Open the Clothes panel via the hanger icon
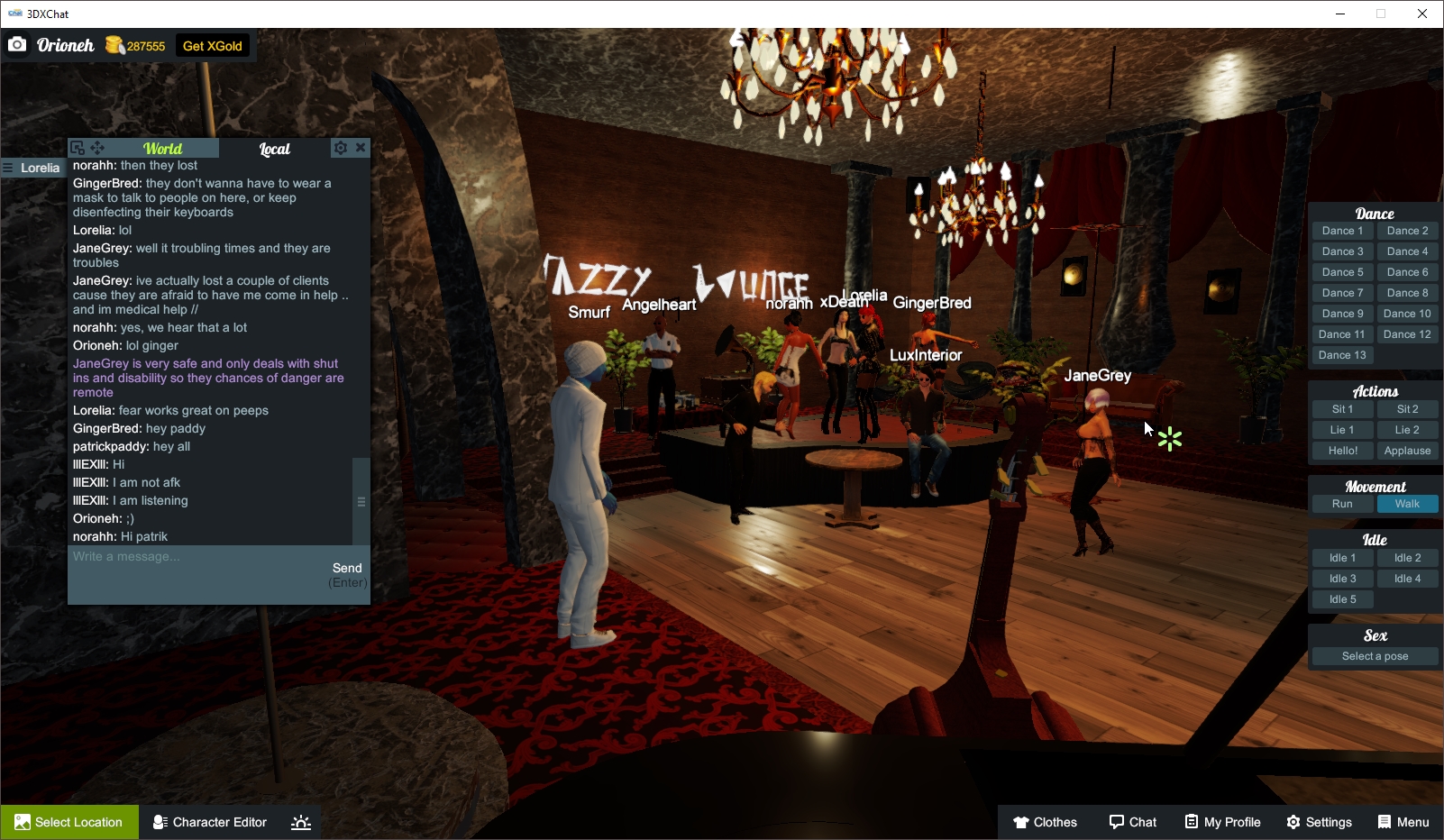 (x=1046, y=822)
